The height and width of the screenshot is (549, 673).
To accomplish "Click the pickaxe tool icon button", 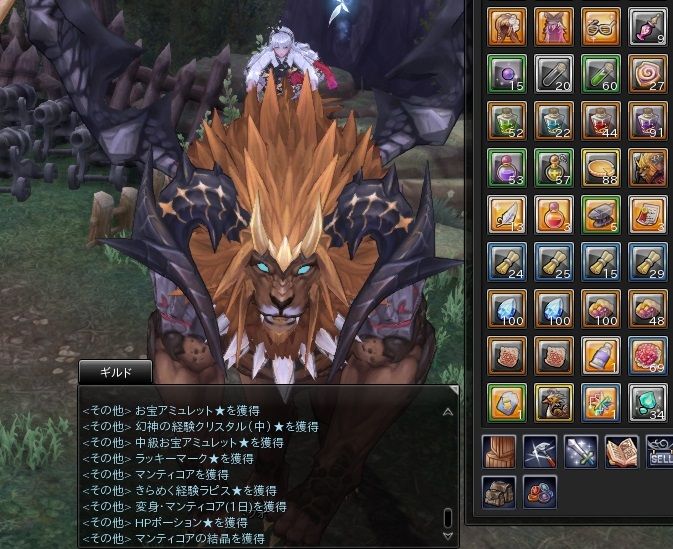I will (x=540, y=451).
